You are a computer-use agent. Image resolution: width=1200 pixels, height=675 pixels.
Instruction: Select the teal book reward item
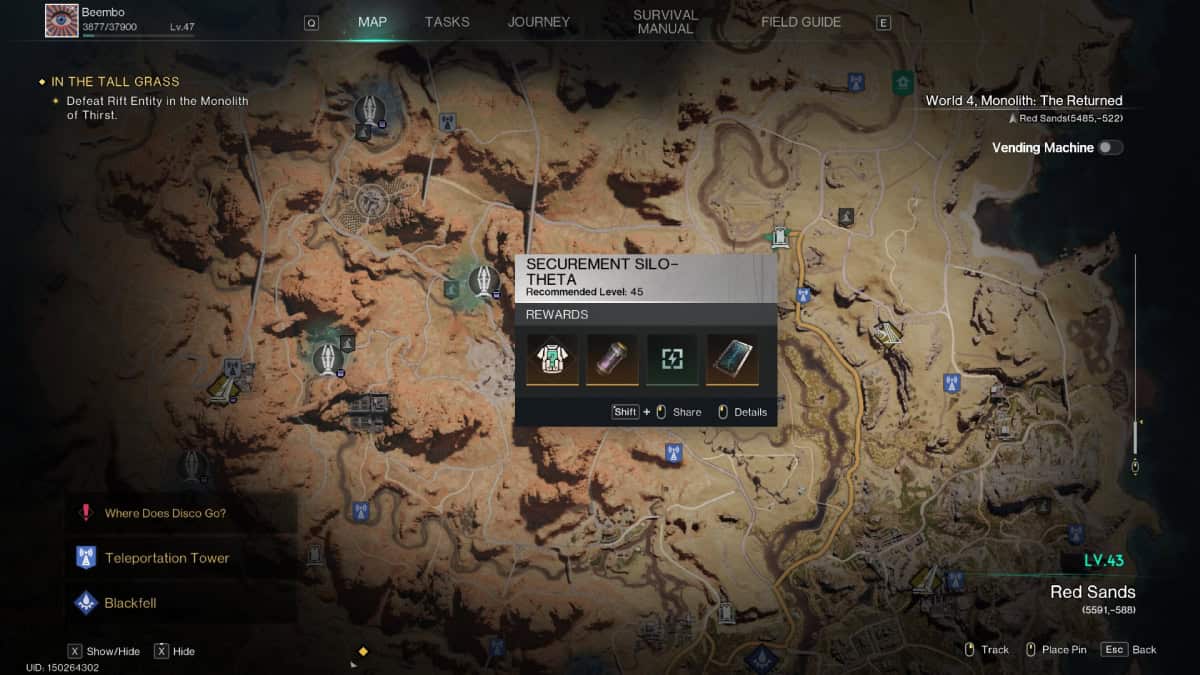[732, 359]
